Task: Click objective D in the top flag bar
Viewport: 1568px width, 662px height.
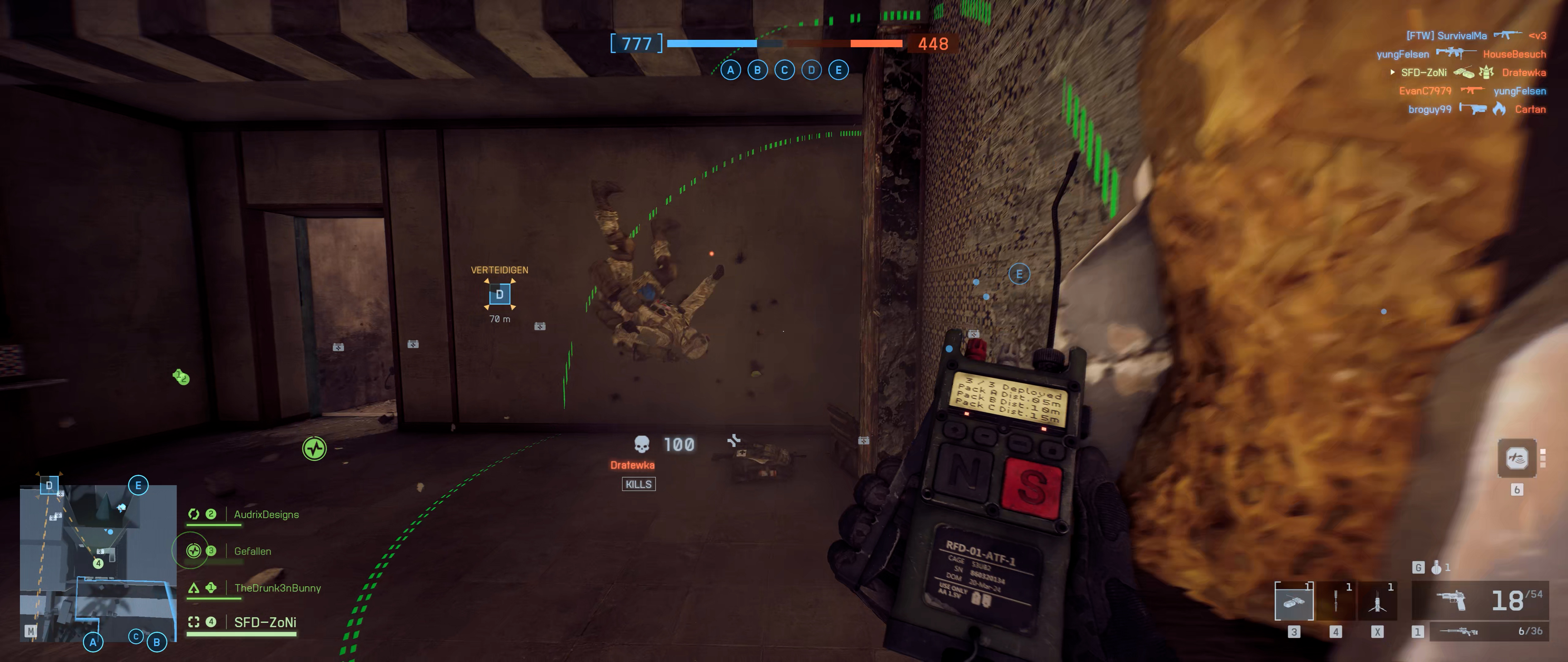Action: tap(811, 70)
